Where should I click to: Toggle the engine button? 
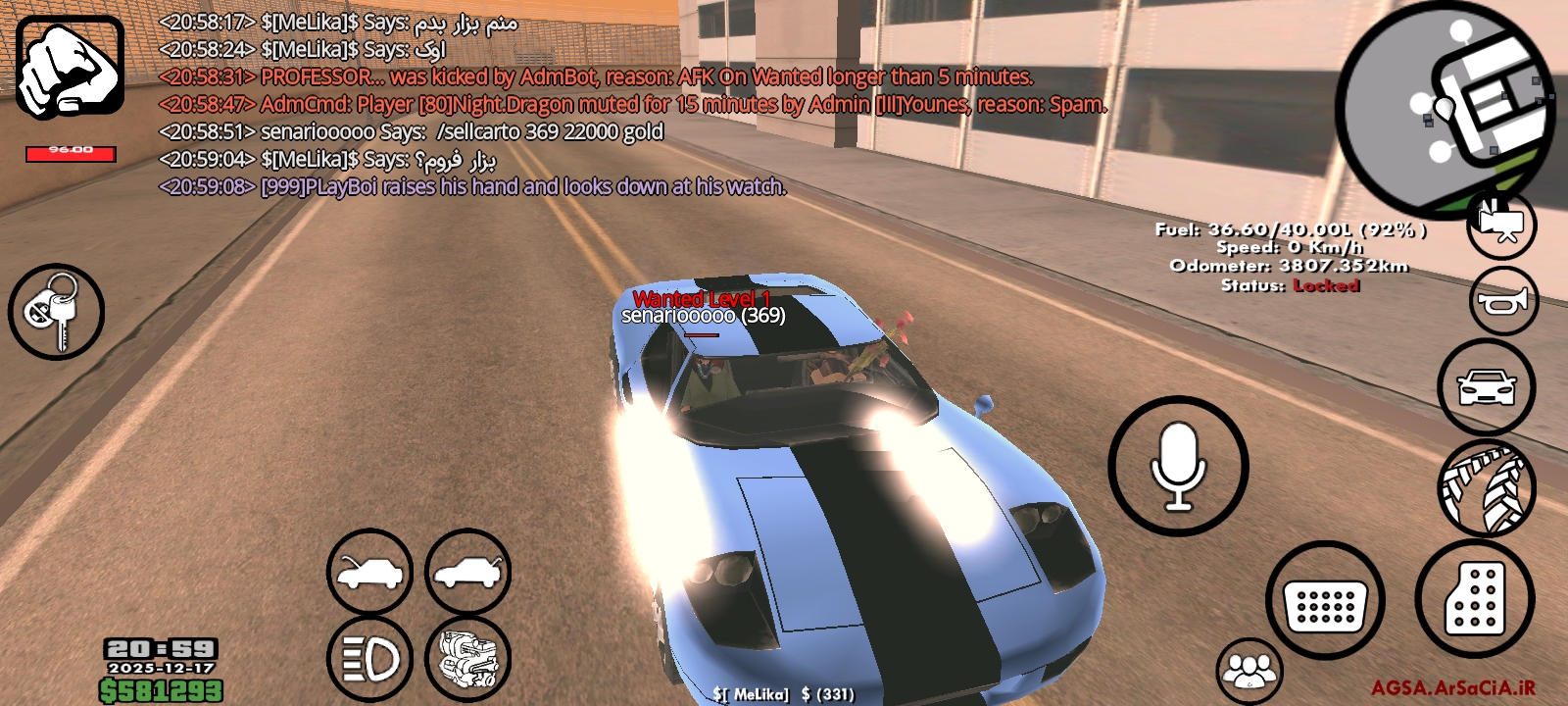coord(467,659)
